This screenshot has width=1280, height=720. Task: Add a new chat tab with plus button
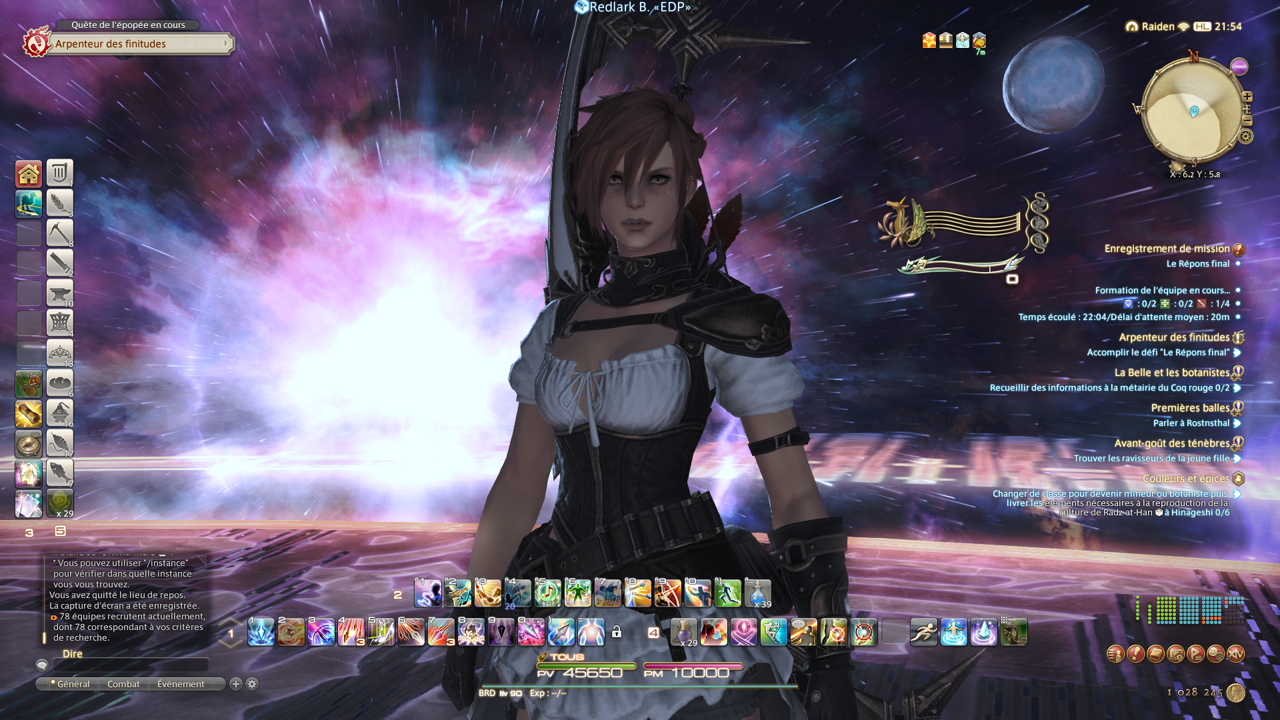coord(236,684)
